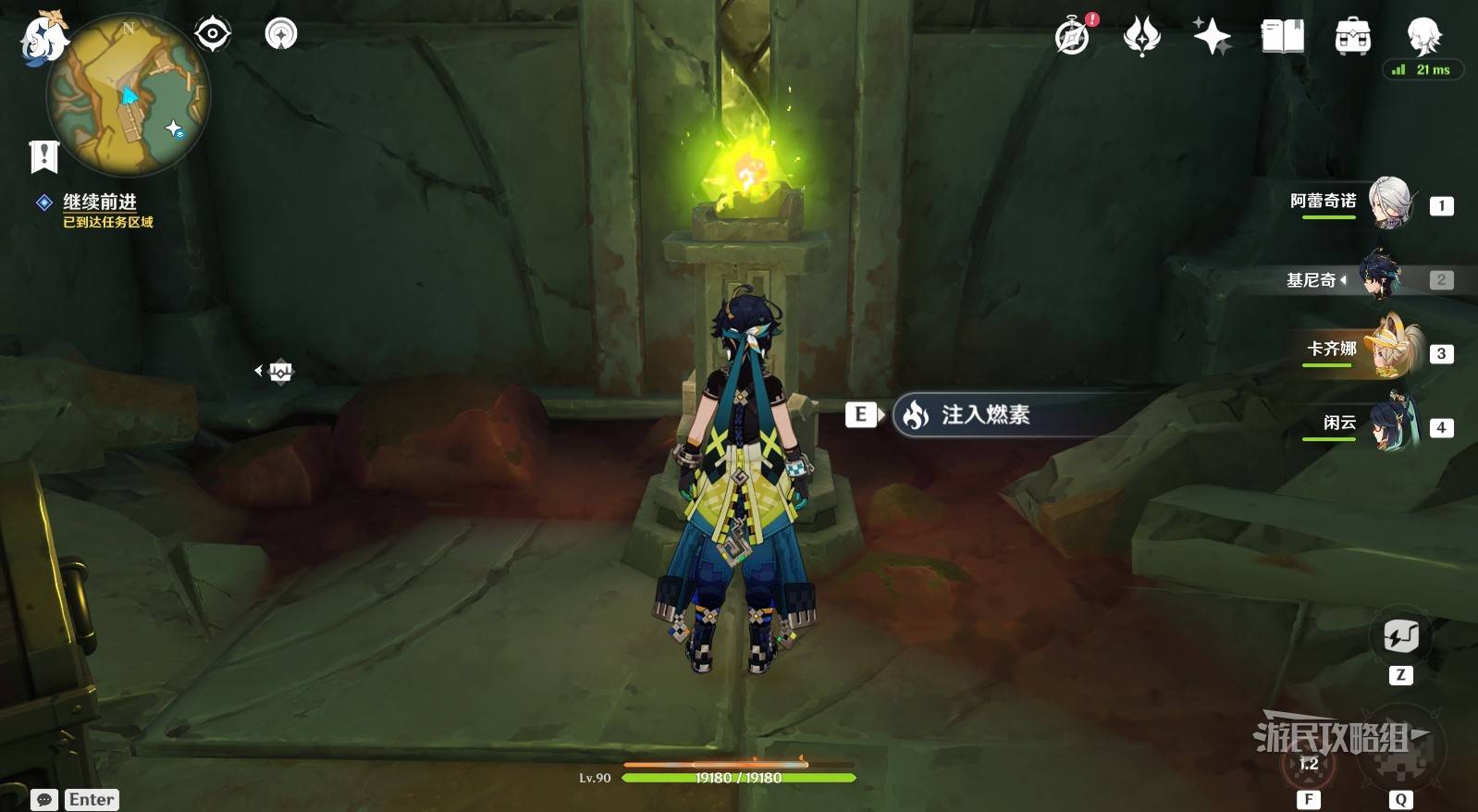This screenshot has height=812, width=1478.
Task: Open the backpack inventory icon
Action: [1352, 37]
